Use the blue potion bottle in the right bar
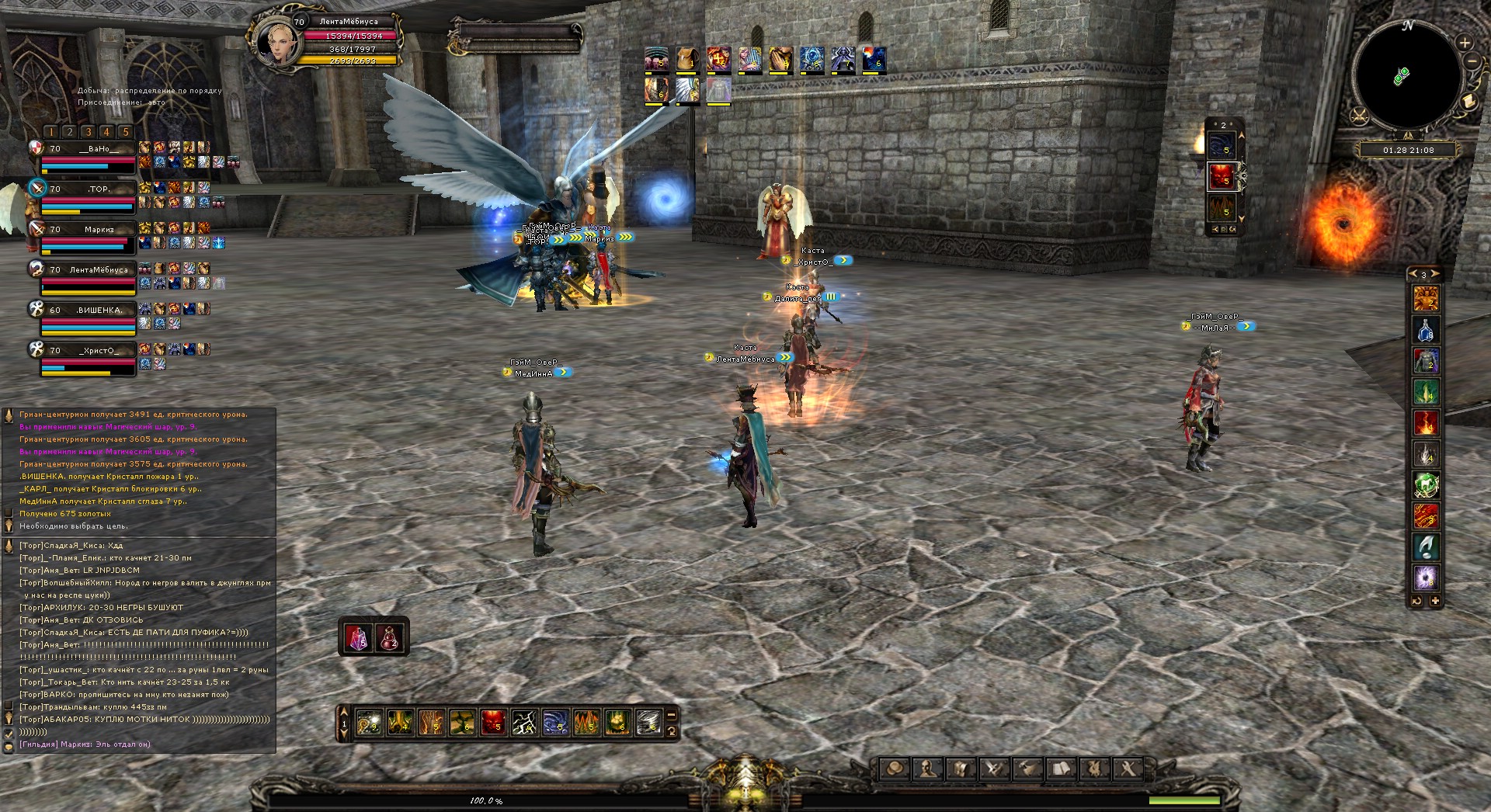The image size is (1491, 812). (x=1426, y=330)
